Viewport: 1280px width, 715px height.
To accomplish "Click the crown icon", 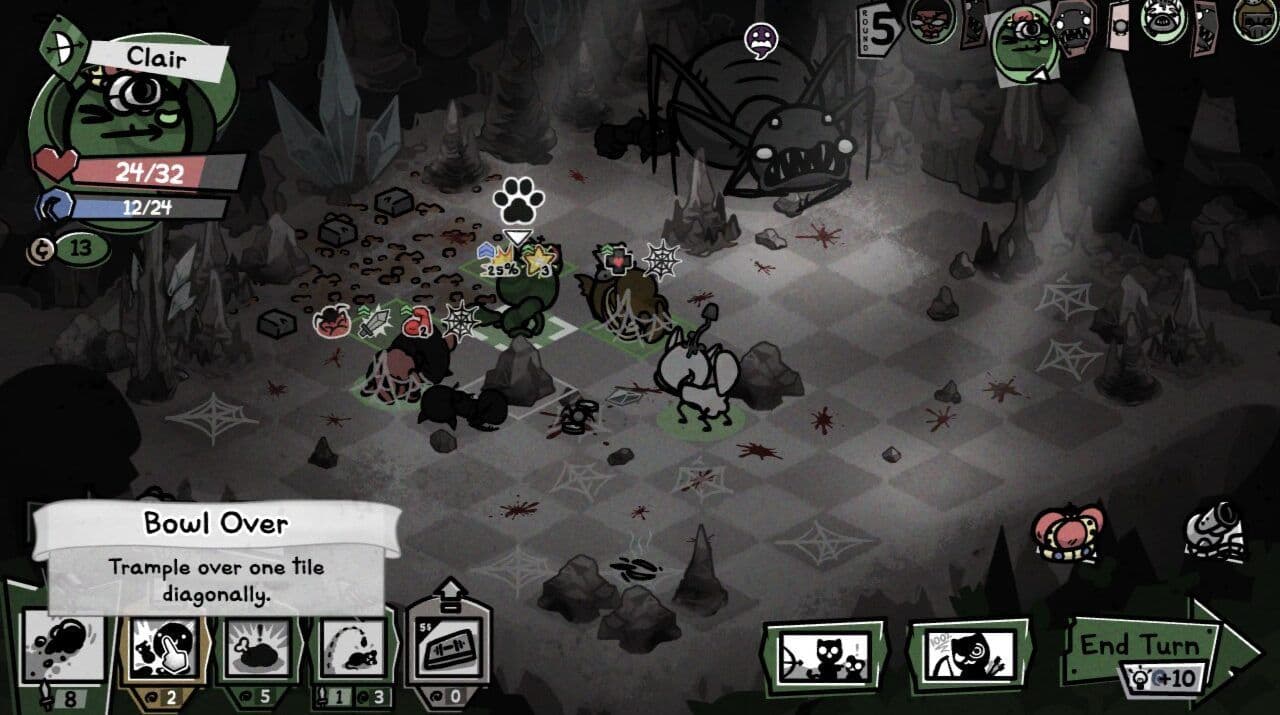I will 1068,536.
